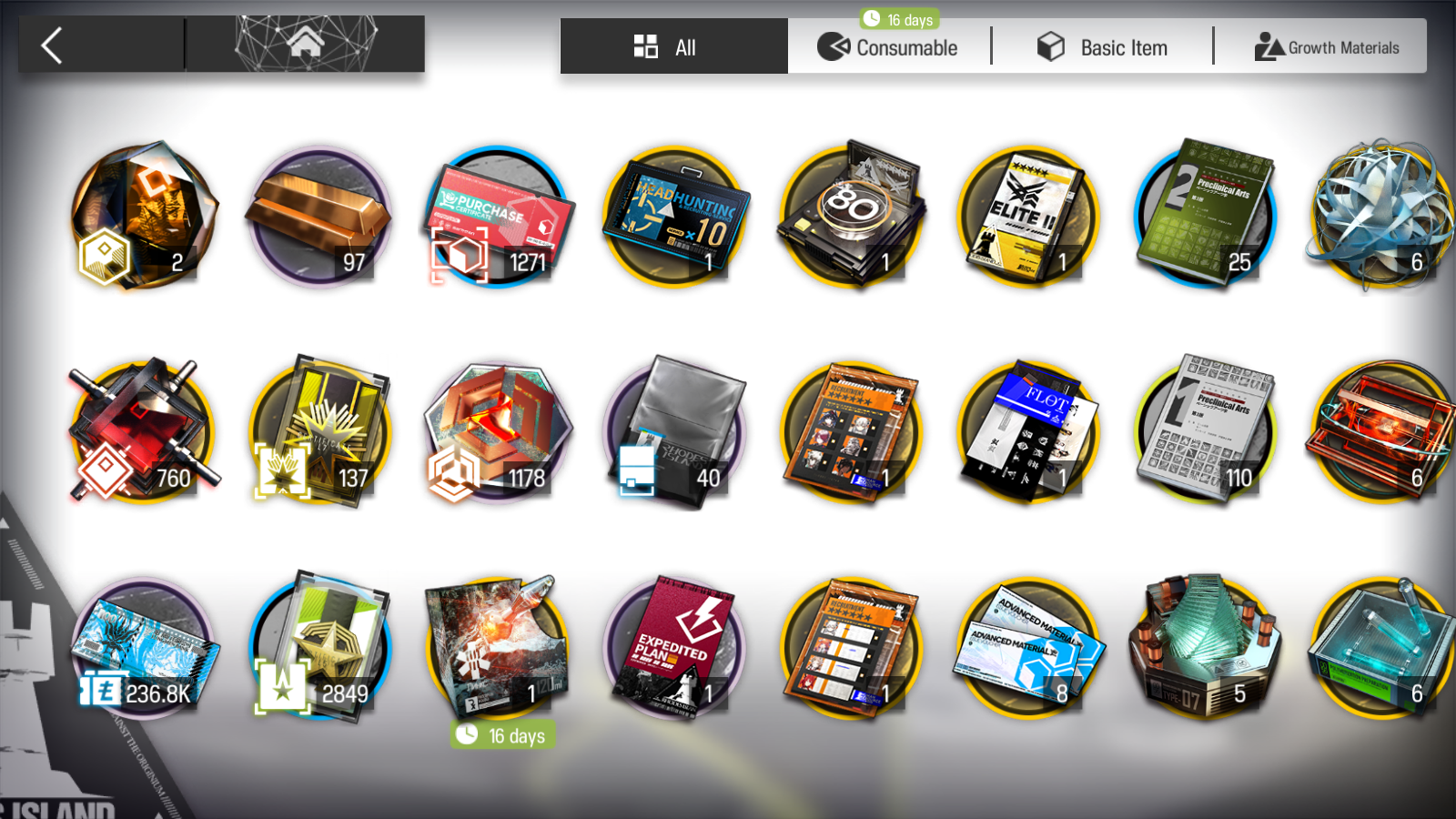Select the item expiring in 16 days
Image resolution: width=1456 pixels, height=819 pixels.
click(x=497, y=648)
